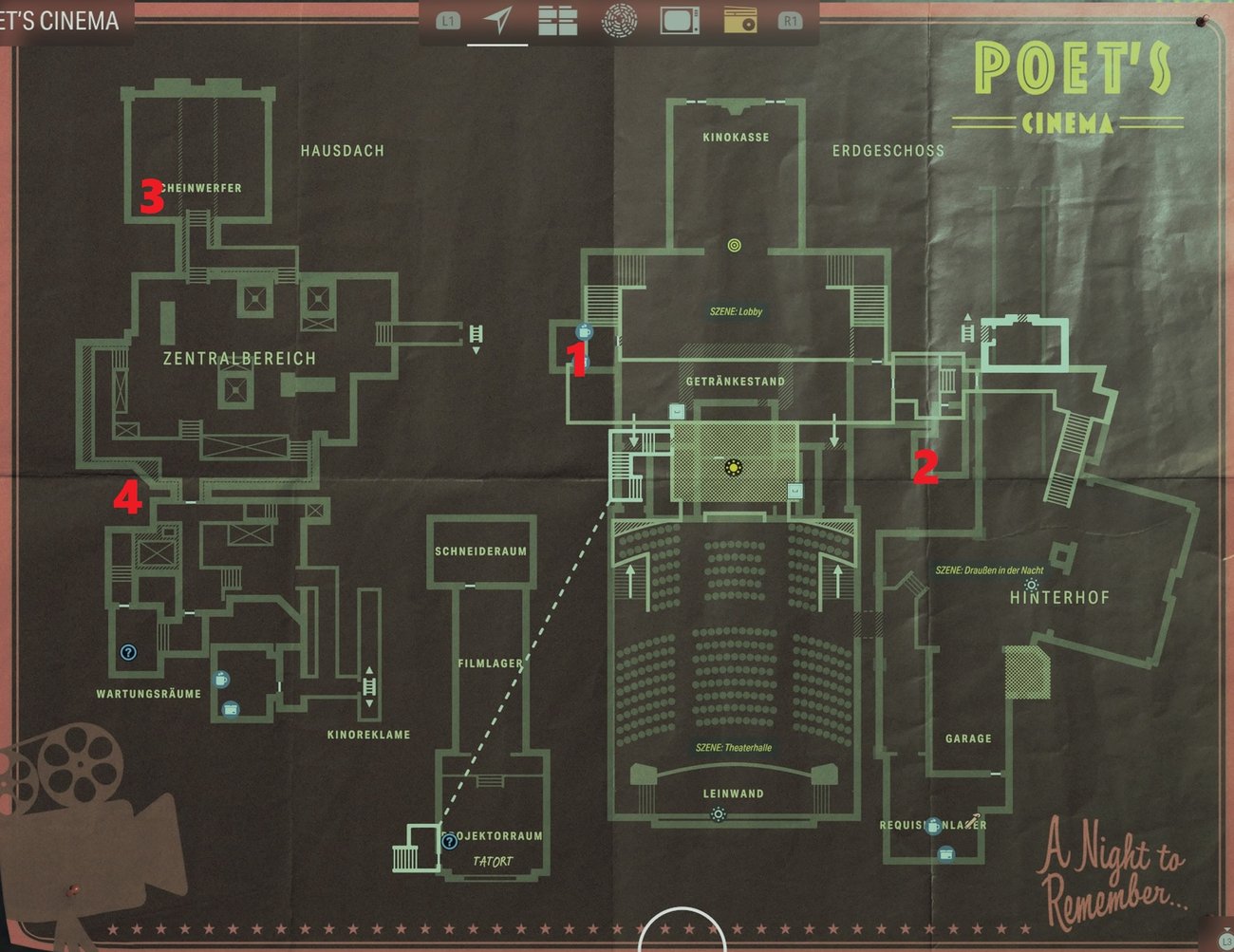Viewport: 1234px width, 952px height.
Task: Choose the "SZENE: Theaterhalle" scene label
Action: (734, 748)
